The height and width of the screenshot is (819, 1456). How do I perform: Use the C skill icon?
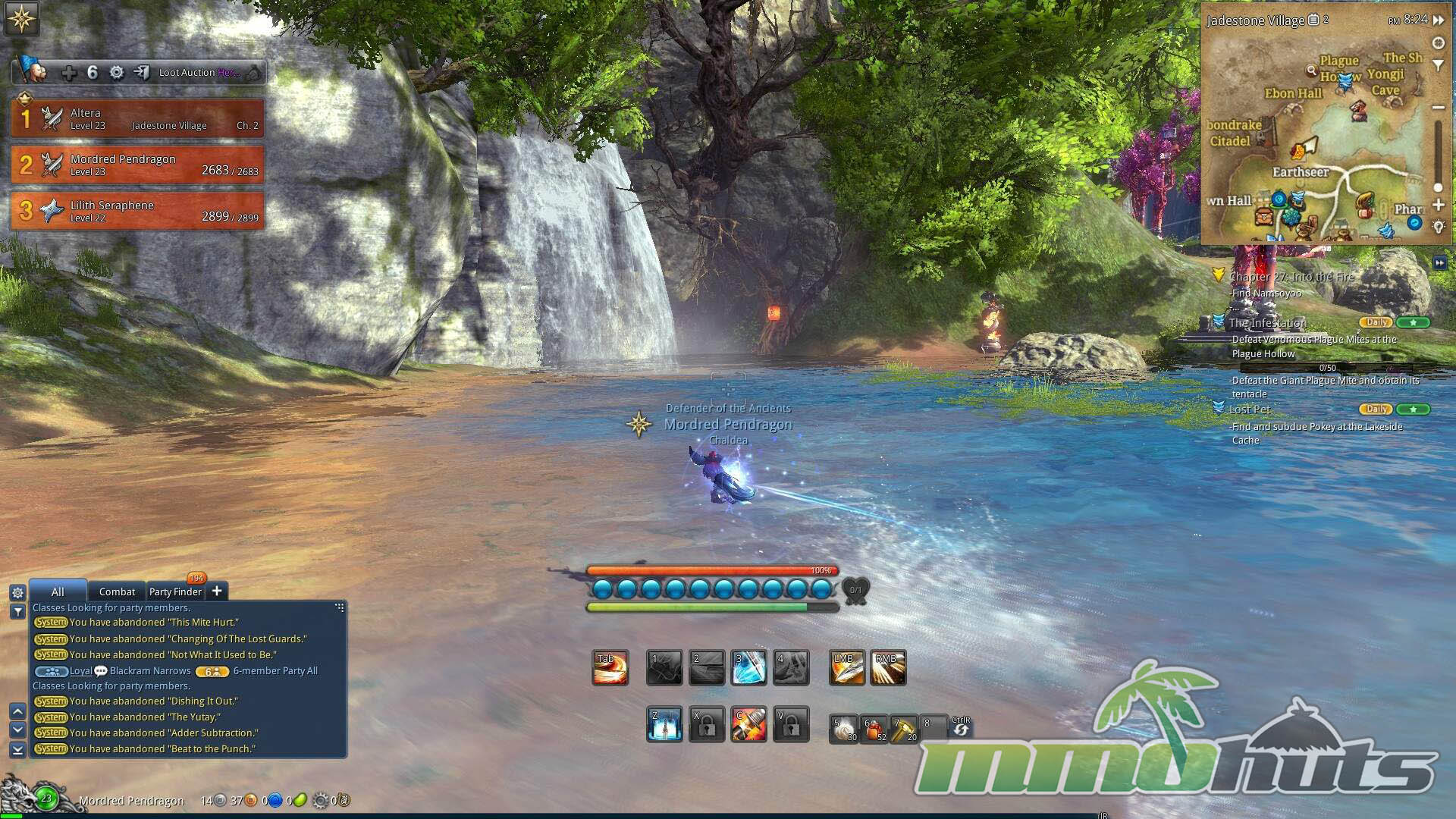(748, 725)
